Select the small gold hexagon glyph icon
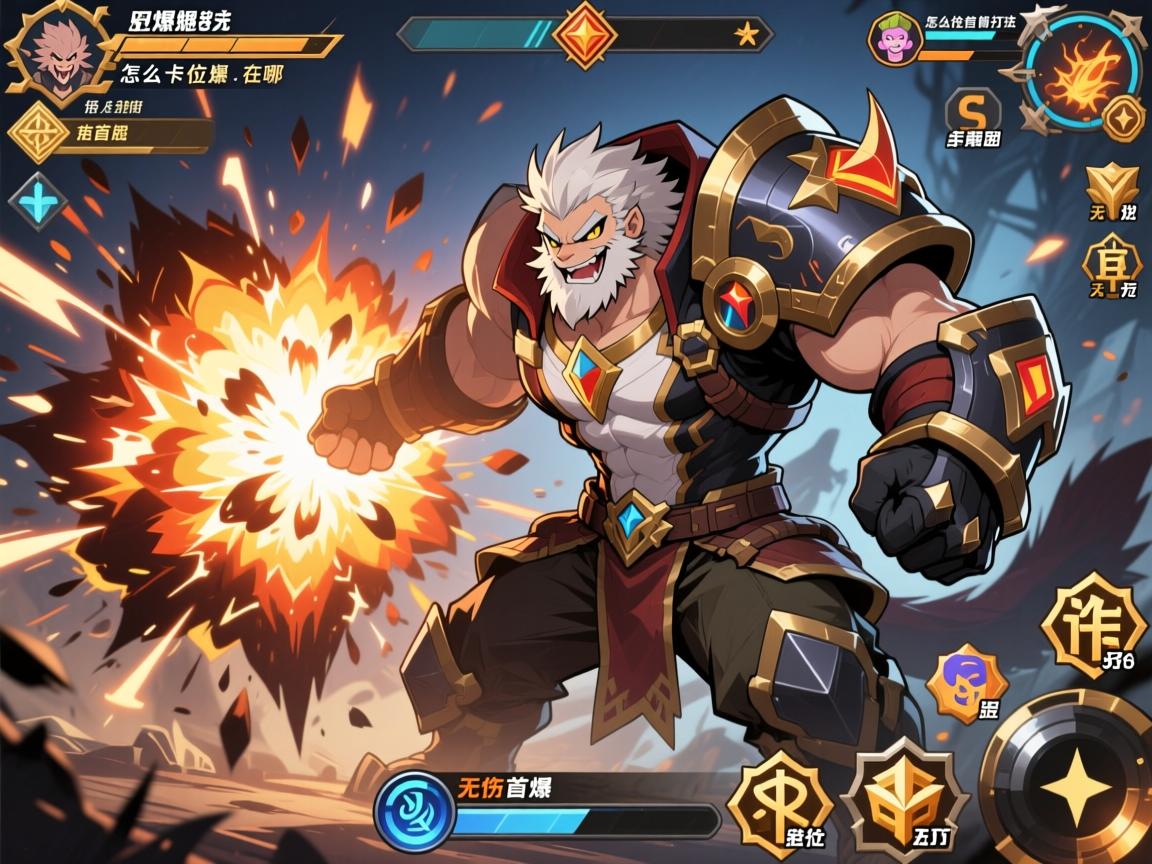The image size is (1152, 864). coord(1112,260)
